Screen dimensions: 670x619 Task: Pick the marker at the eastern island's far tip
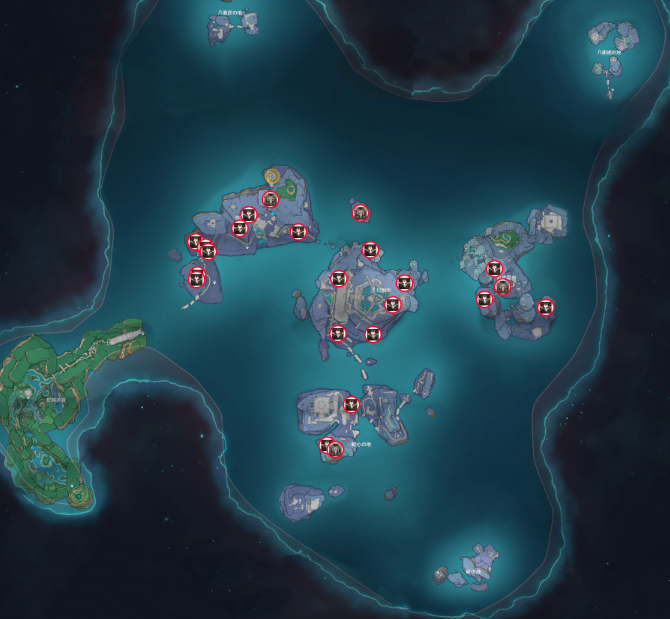(546, 307)
